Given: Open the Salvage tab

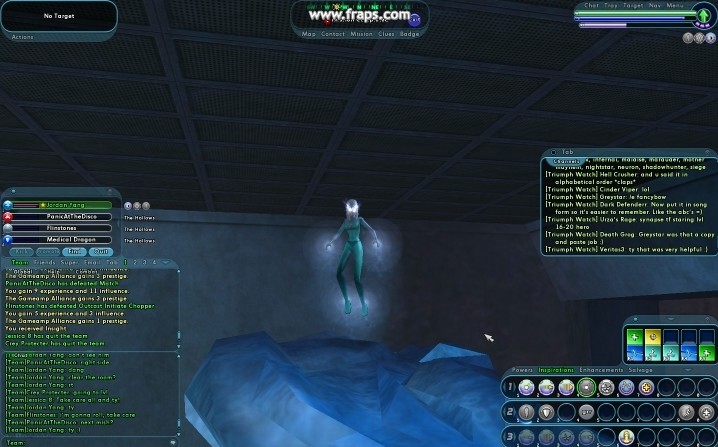Looking at the screenshot, I should [x=641, y=370].
